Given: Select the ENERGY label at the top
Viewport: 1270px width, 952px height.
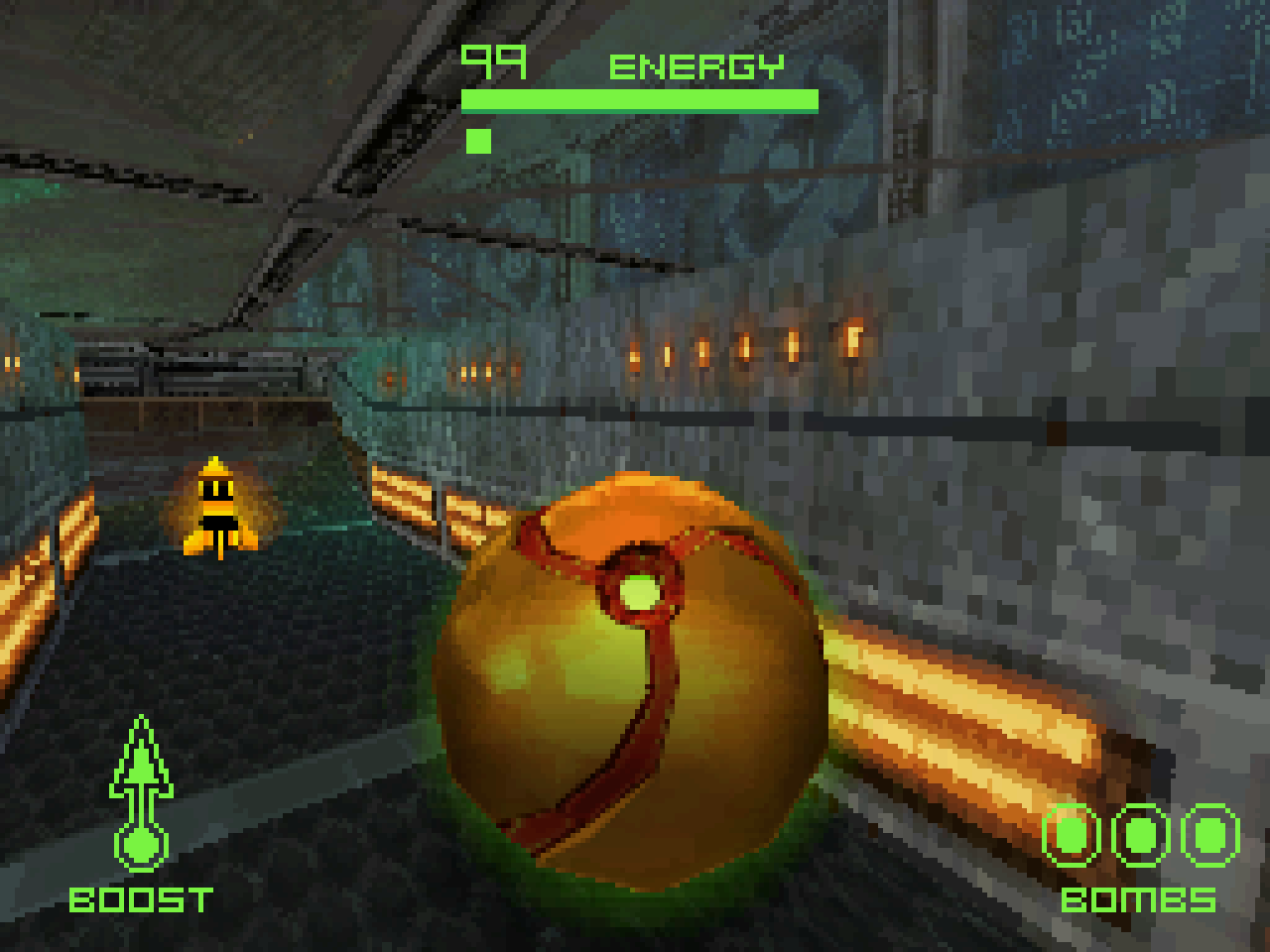Looking at the screenshot, I should coord(698,67).
